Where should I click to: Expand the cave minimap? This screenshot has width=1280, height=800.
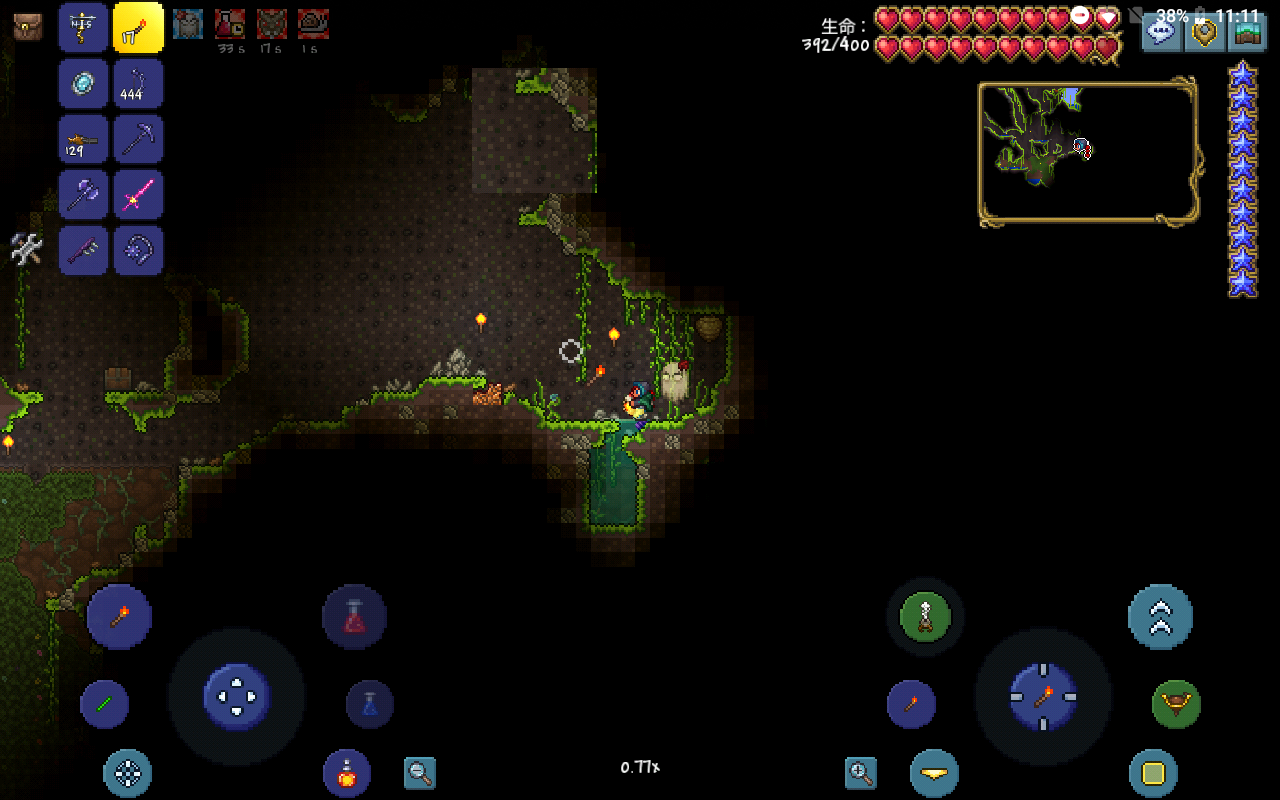coord(1088,152)
